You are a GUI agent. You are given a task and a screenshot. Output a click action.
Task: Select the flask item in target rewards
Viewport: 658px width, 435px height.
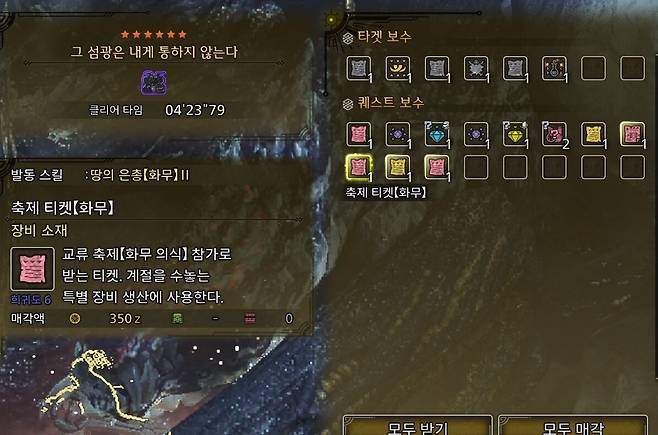pyautogui.click(x=553, y=68)
